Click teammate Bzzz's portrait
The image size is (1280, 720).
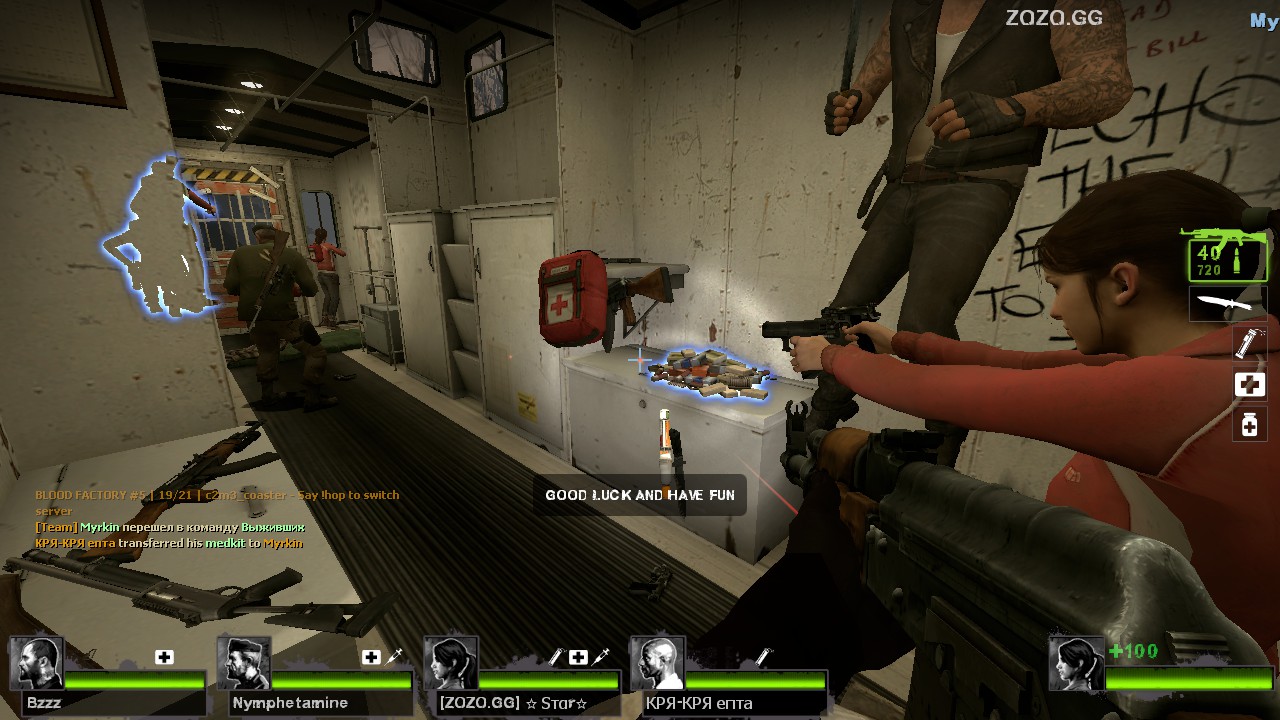coord(37,663)
